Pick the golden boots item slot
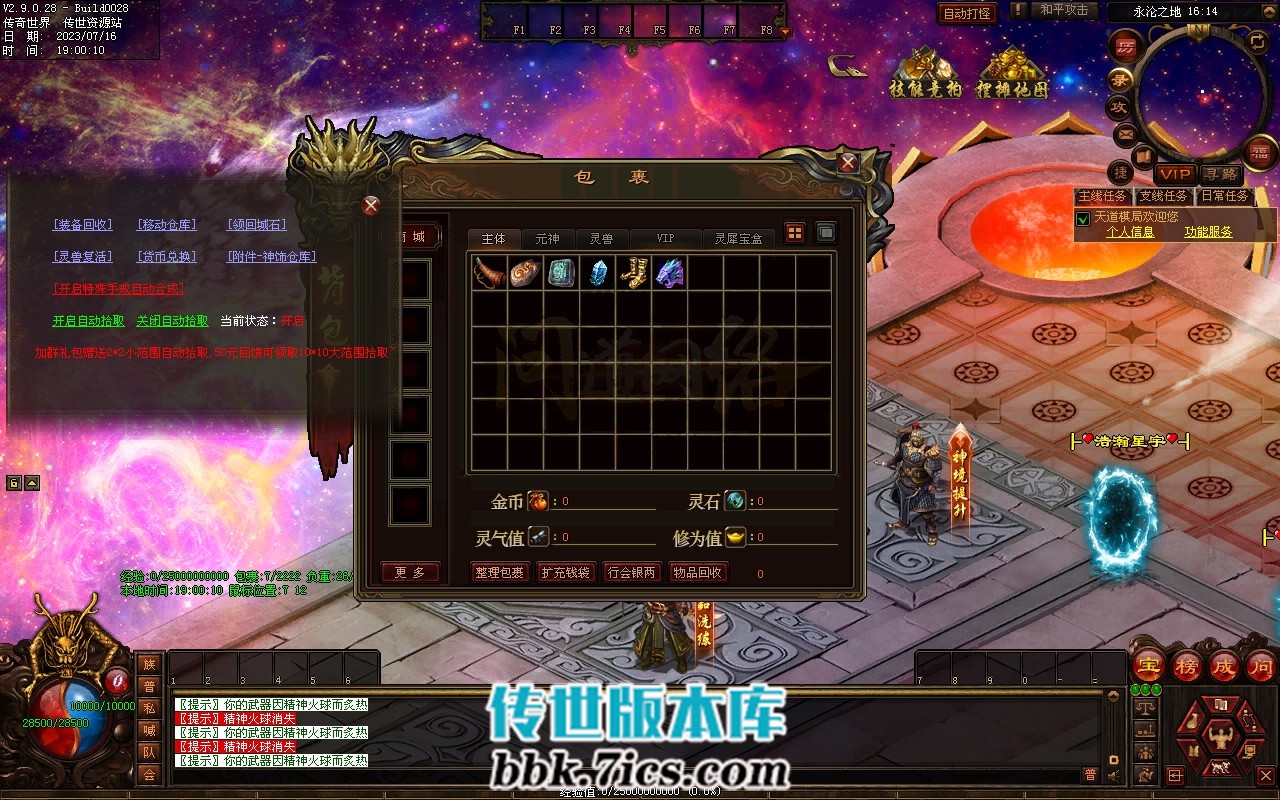This screenshot has height=800, width=1280. point(633,273)
